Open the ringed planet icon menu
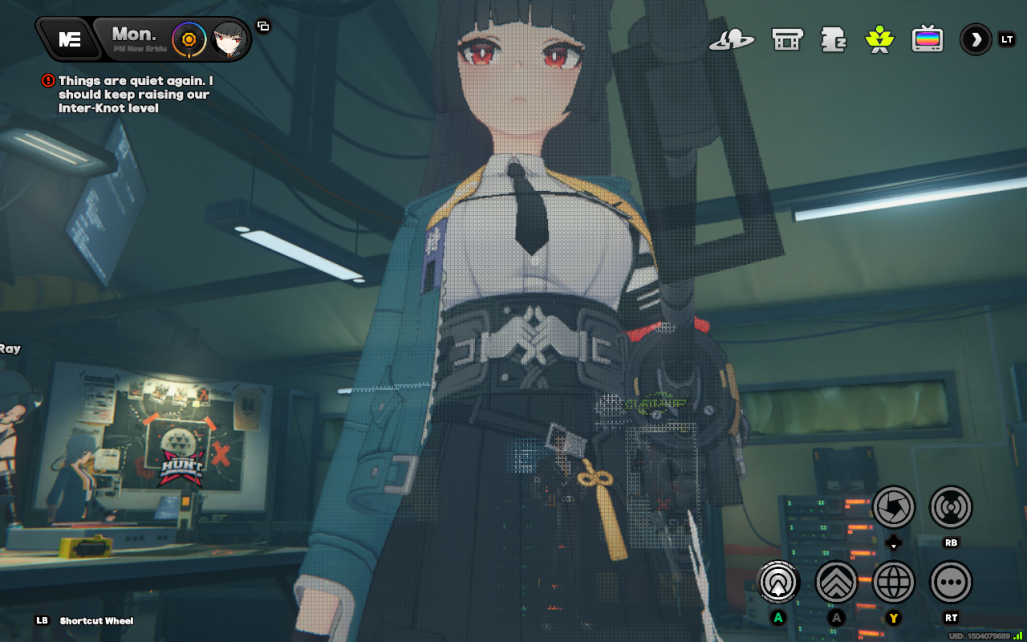 click(732, 40)
